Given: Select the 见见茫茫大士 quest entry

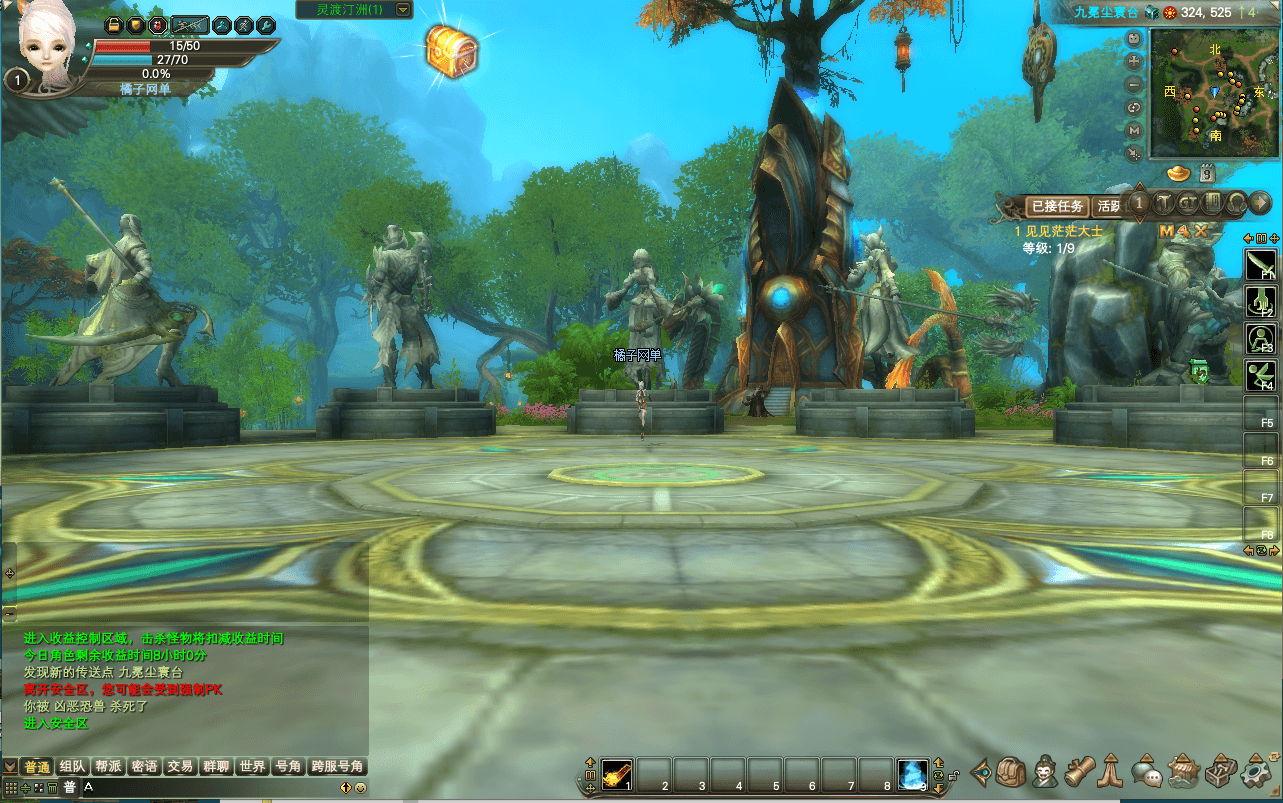Looking at the screenshot, I should [x=1062, y=231].
